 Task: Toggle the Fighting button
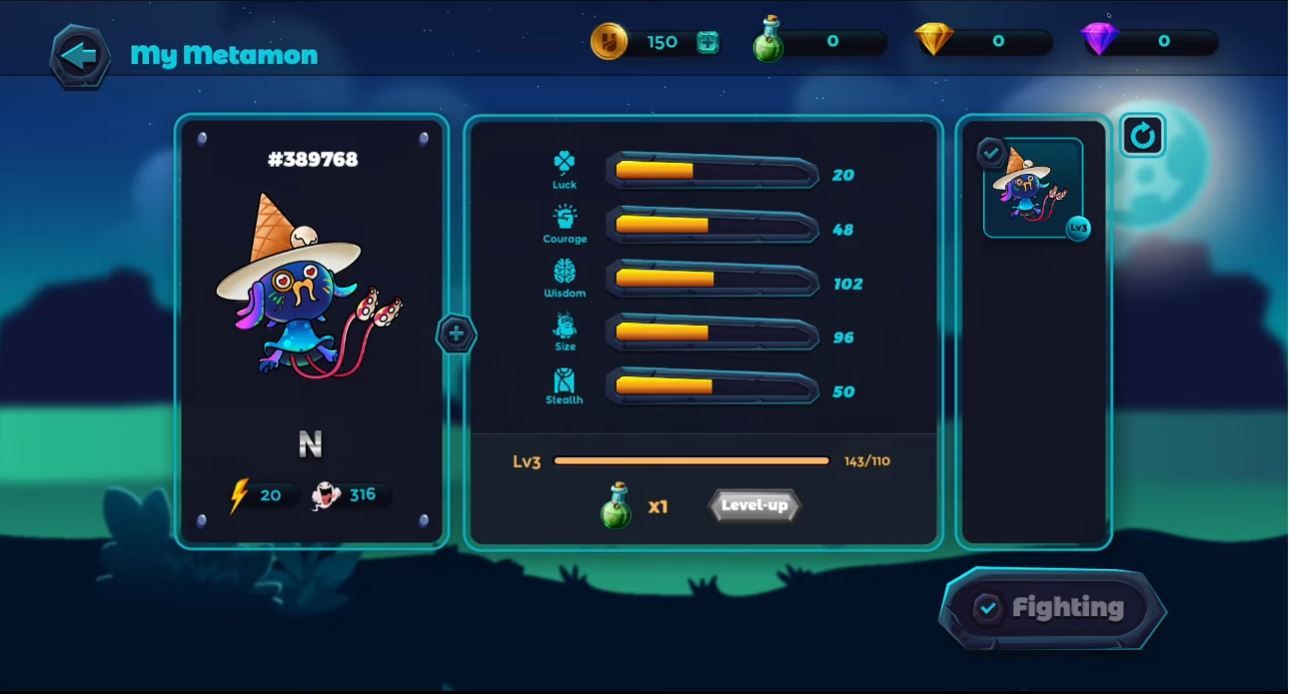tap(1052, 608)
